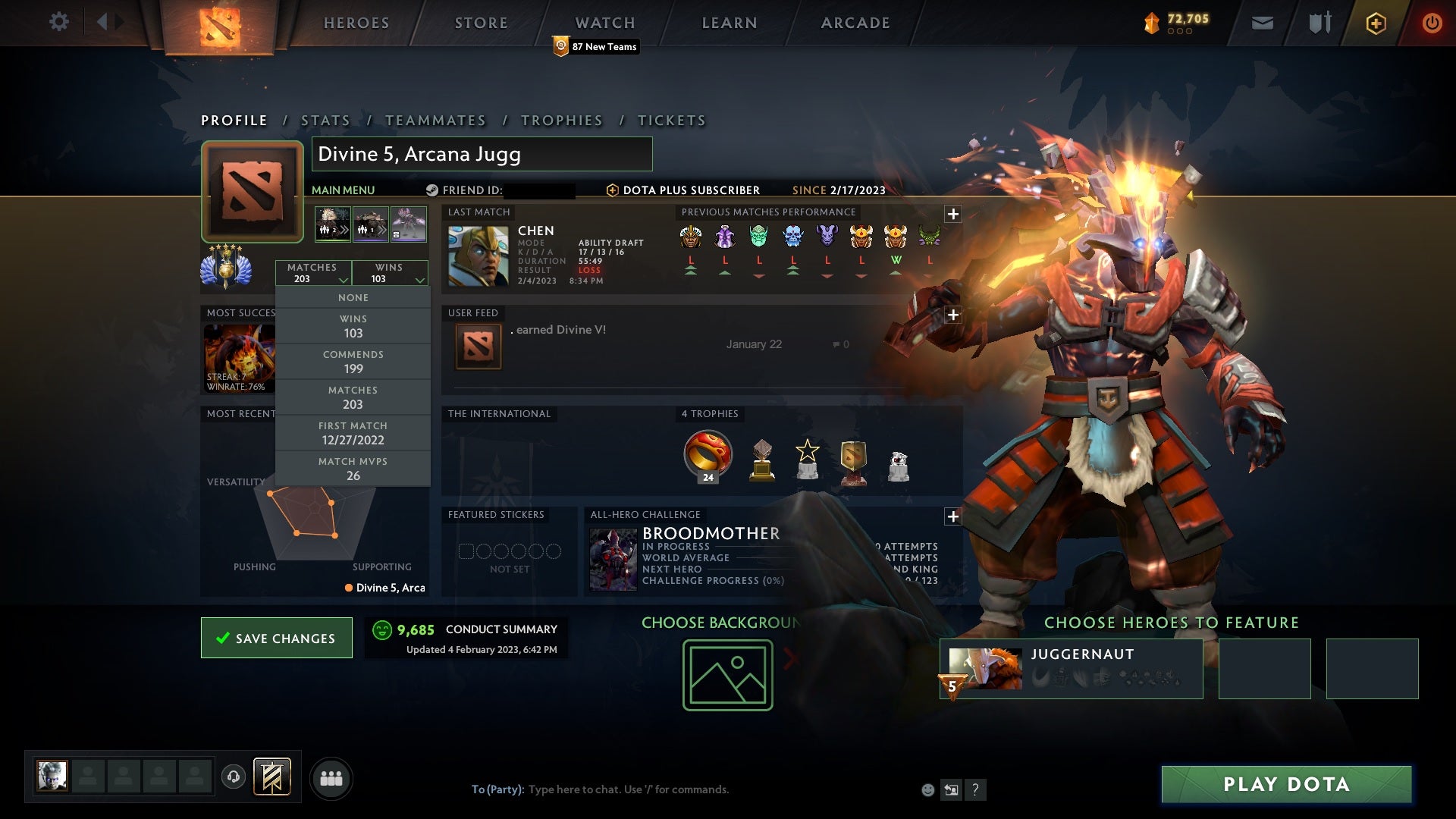Open the mail notifications icon
Viewport: 1456px width, 819px height.
pyautogui.click(x=1263, y=23)
